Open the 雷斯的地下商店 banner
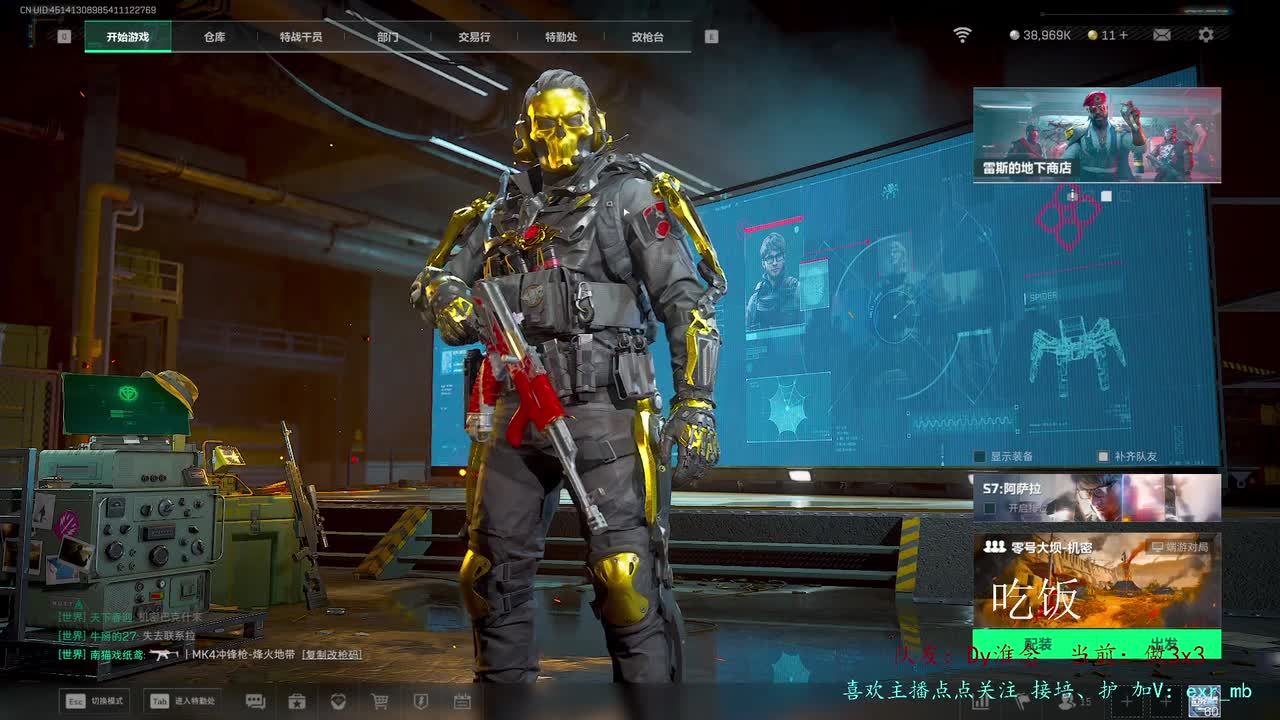The width and height of the screenshot is (1280, 720). 1096,135
